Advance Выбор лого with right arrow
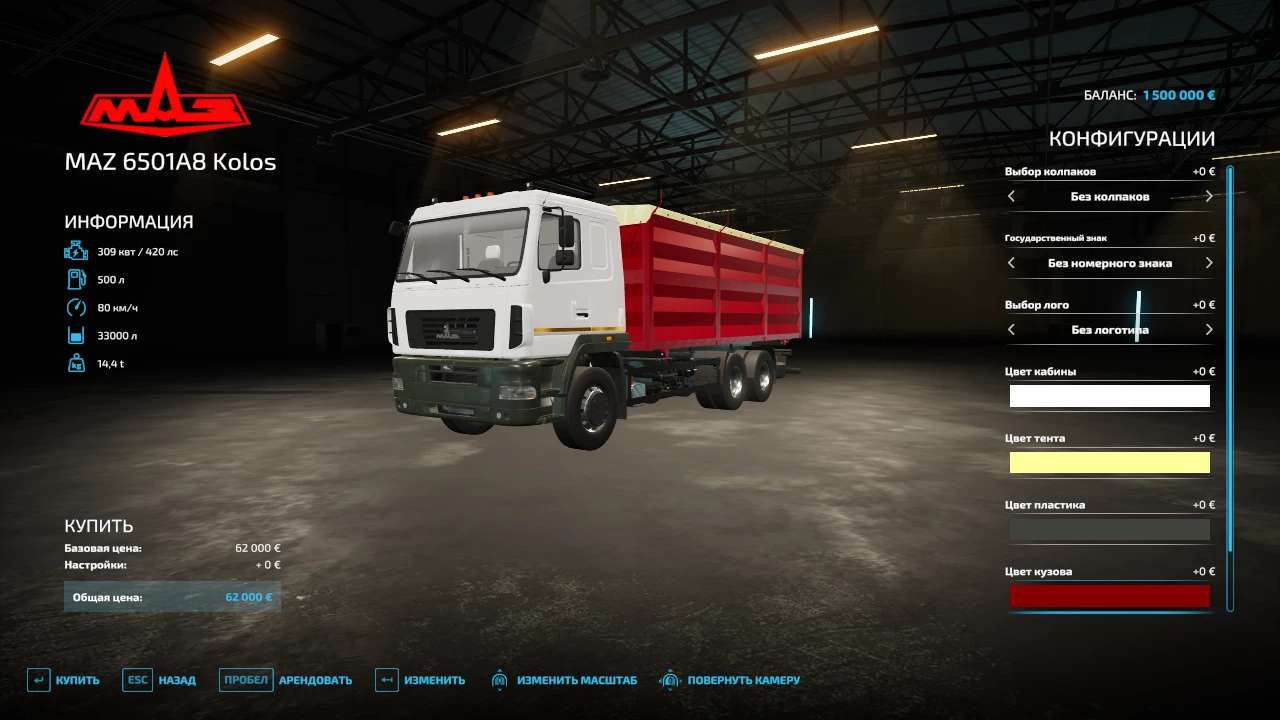The width and height of the screenshot is (1280, 720). click(x=1208, y=329)
